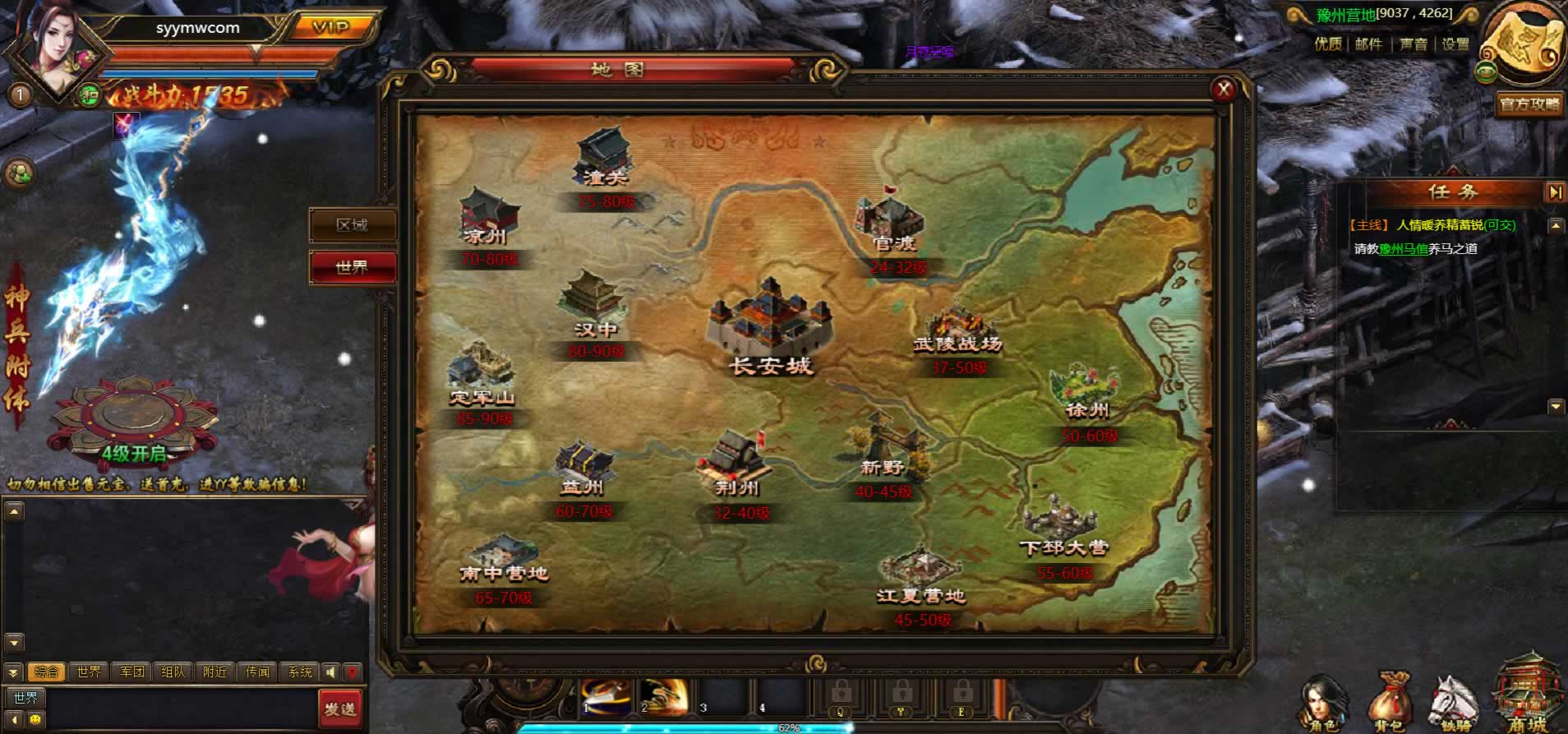Viewport: 1568px width, 734px height.
Task: Switch chat to the 军团 tab
Action: [x=131, y=672]
